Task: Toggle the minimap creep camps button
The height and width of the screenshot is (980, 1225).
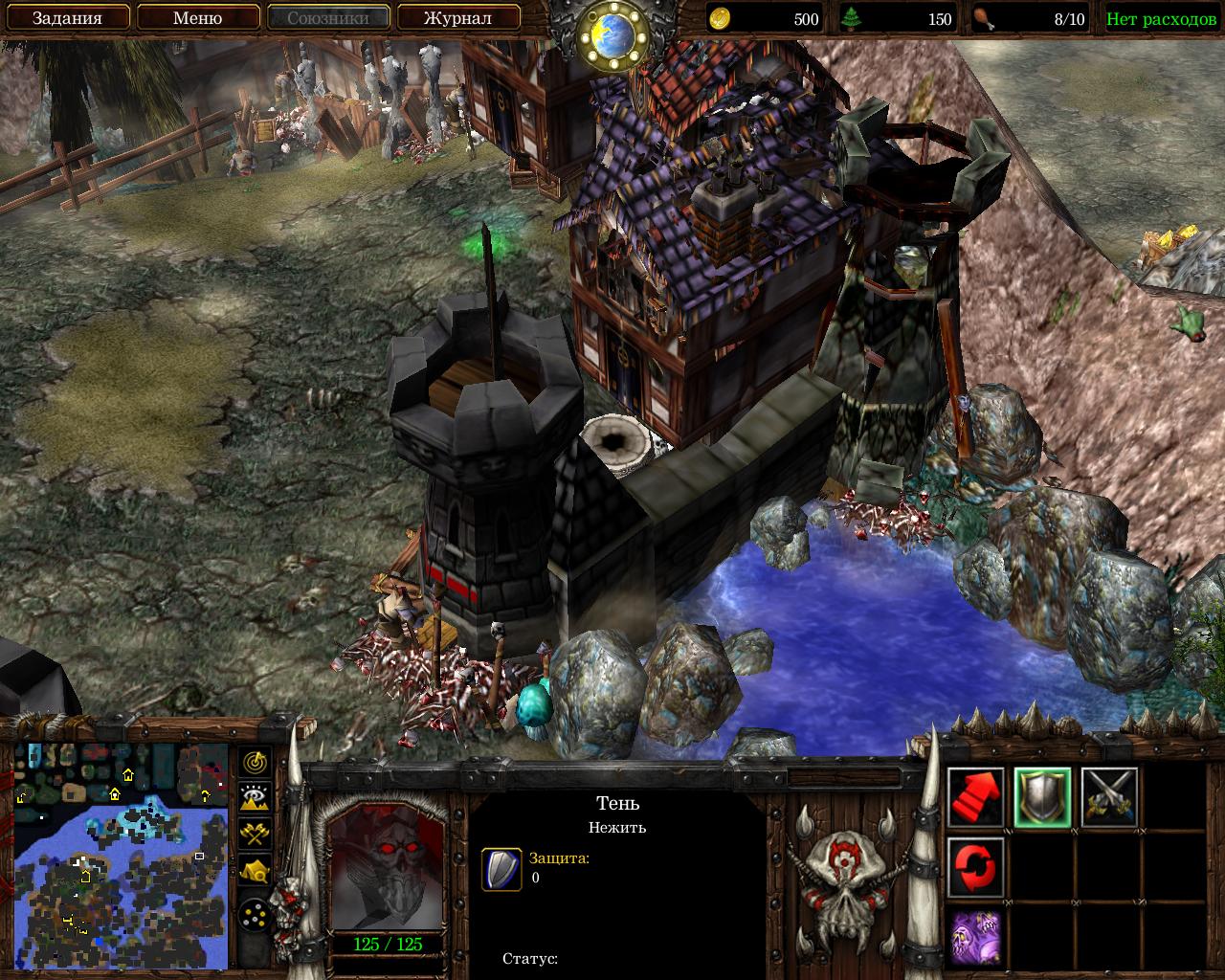Action: 255,870
